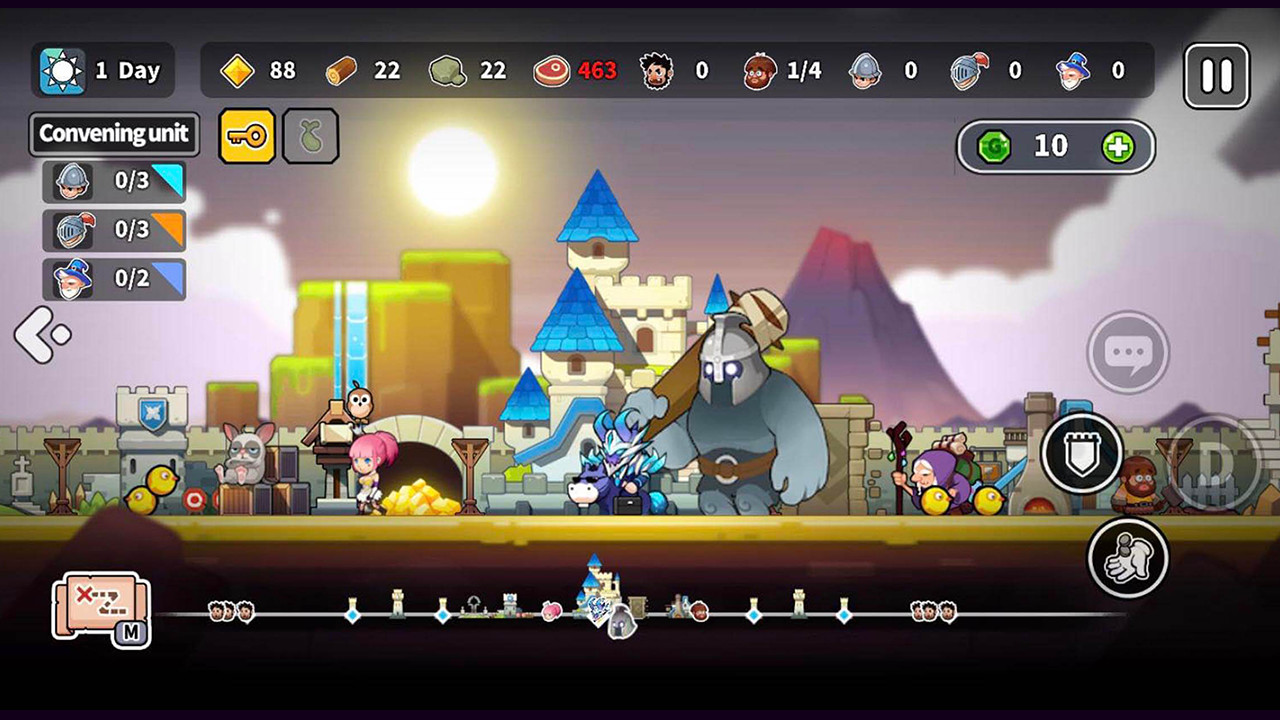Summon a wizard from the 0/2 slot
Viewport: 1280px width, 720px height.
pyautogui.click(x=113, y=279)
